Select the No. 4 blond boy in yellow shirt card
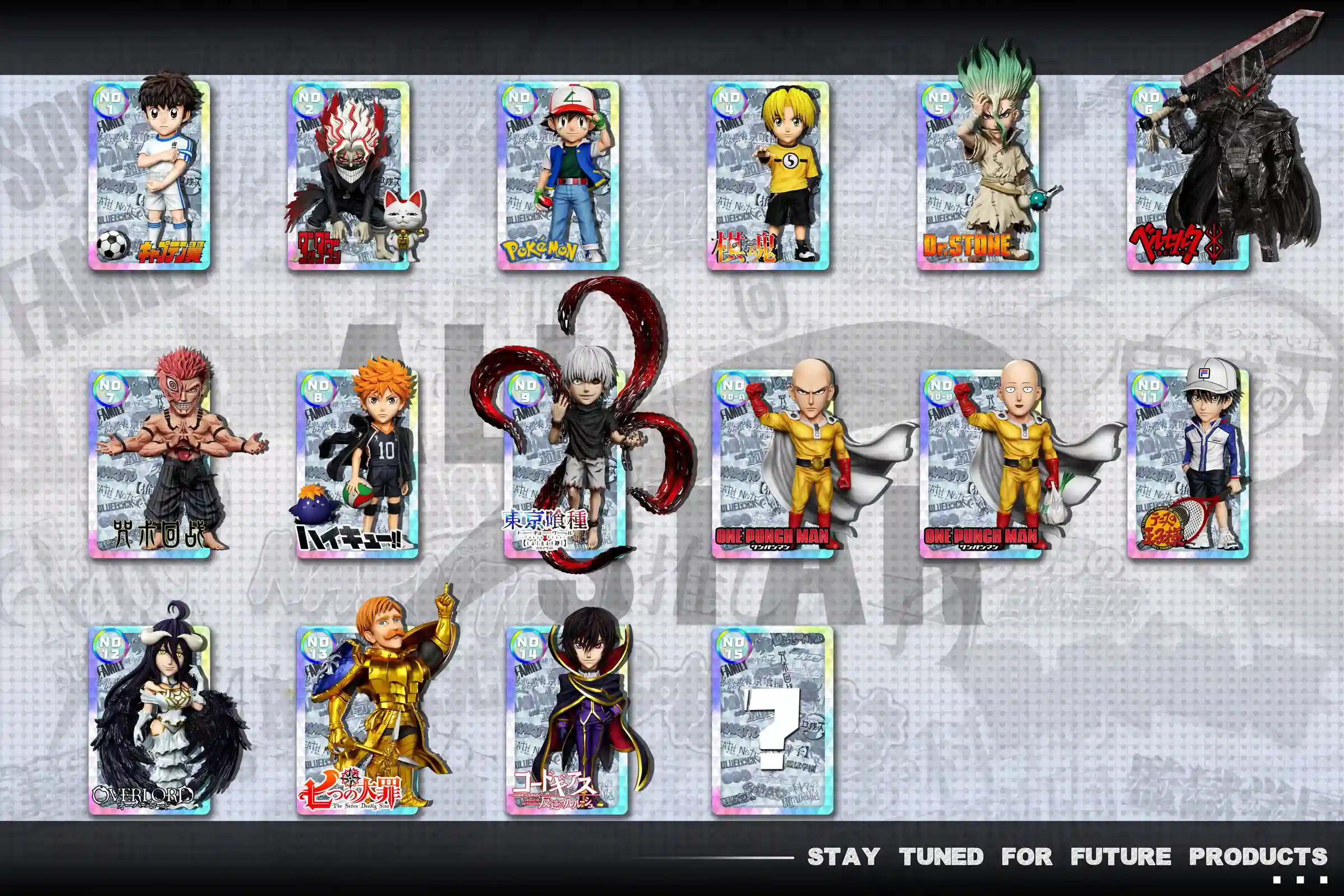This screenshot has height=896, width=1344. pyautogui.click(x=767, y=175)
